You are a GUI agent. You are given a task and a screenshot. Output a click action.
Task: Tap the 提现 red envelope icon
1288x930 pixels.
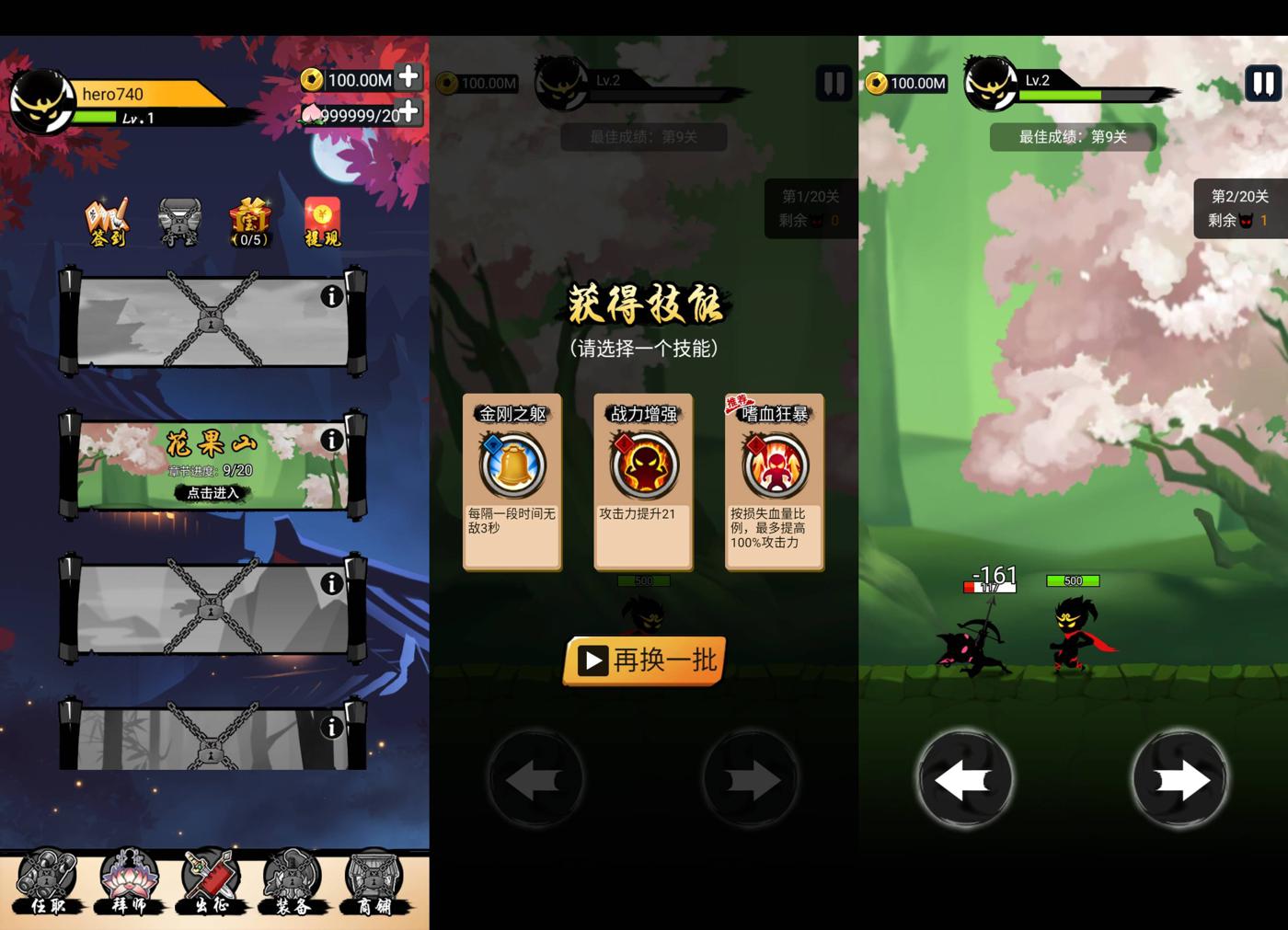[x=322, y=222]
